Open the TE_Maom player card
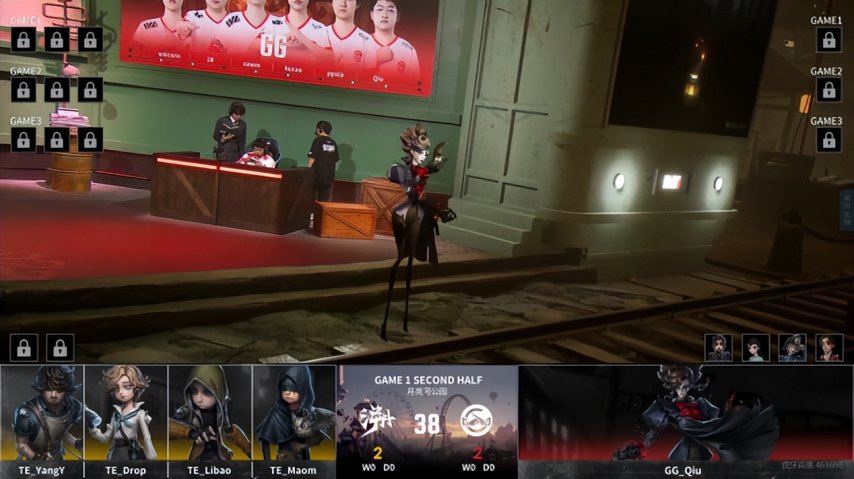 tap(294, 420)
